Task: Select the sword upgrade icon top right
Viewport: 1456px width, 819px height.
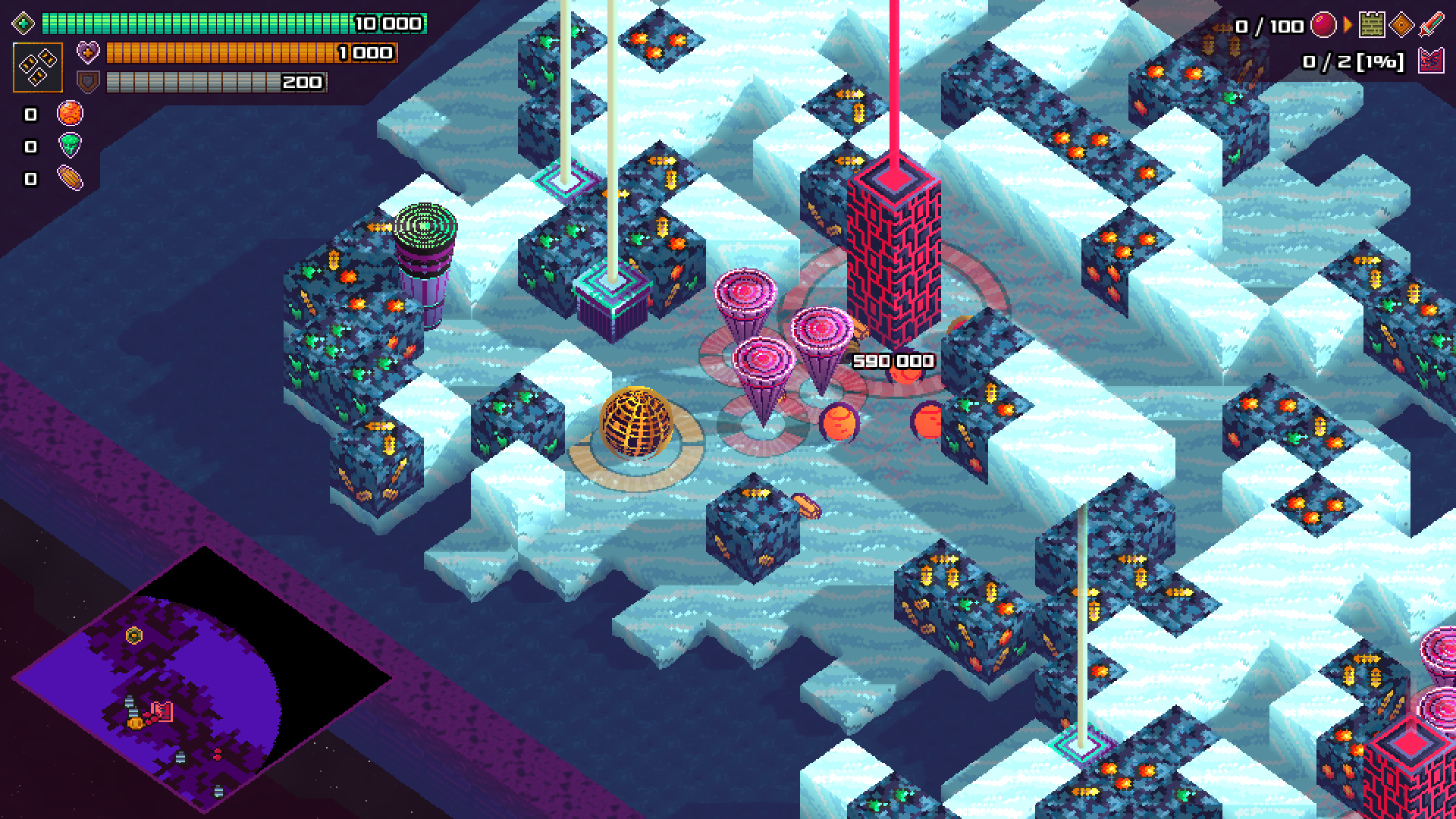Action: pyautogui.click(x=1430, y=24)
